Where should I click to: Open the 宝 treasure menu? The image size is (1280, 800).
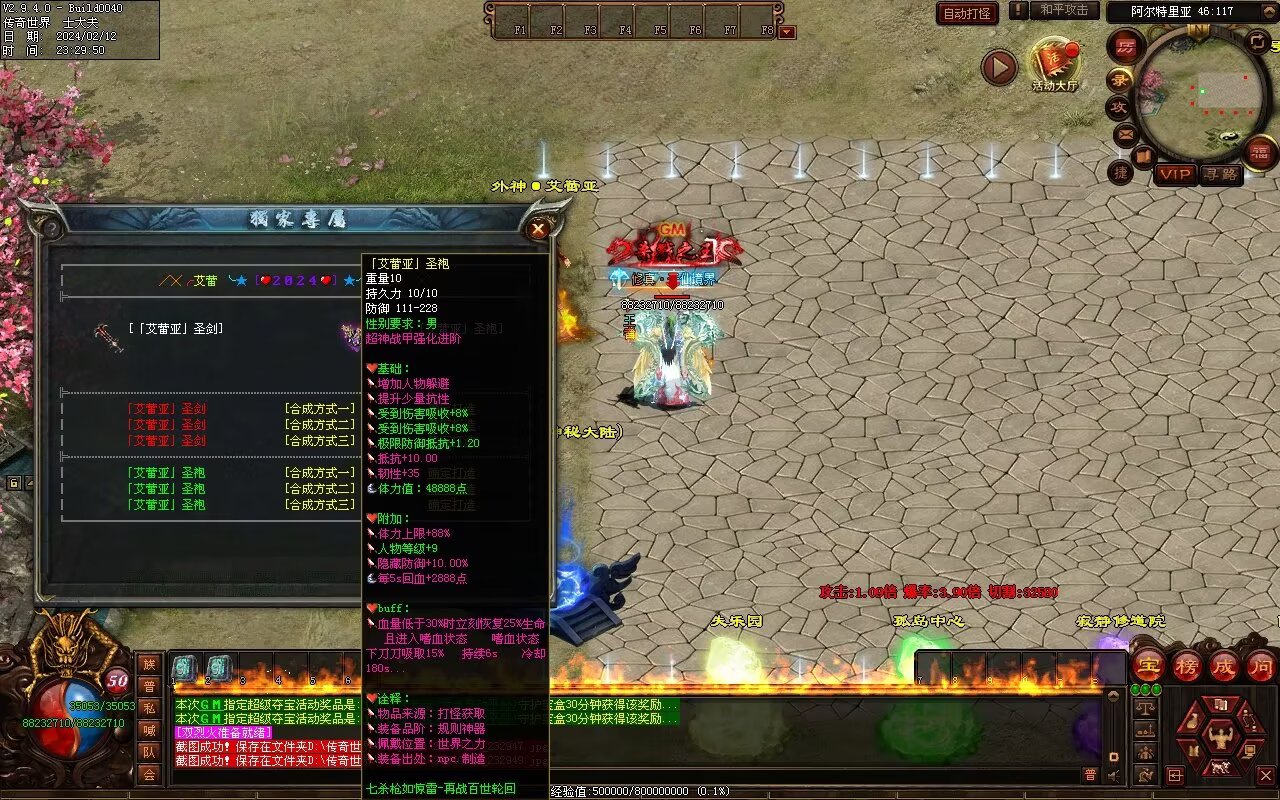tap(1148, 666)
